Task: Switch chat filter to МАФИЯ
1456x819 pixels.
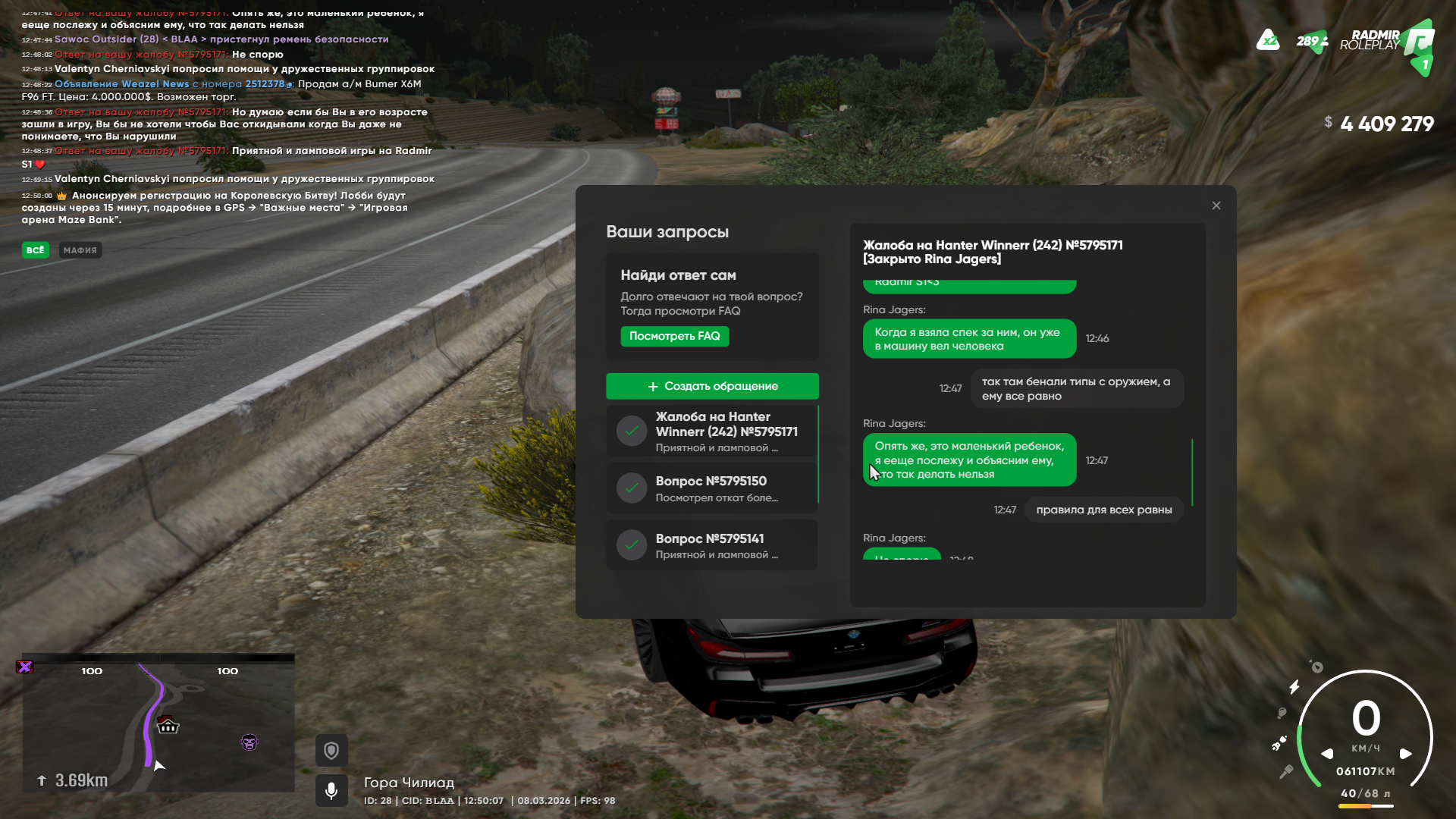Action: pos(80,250)
